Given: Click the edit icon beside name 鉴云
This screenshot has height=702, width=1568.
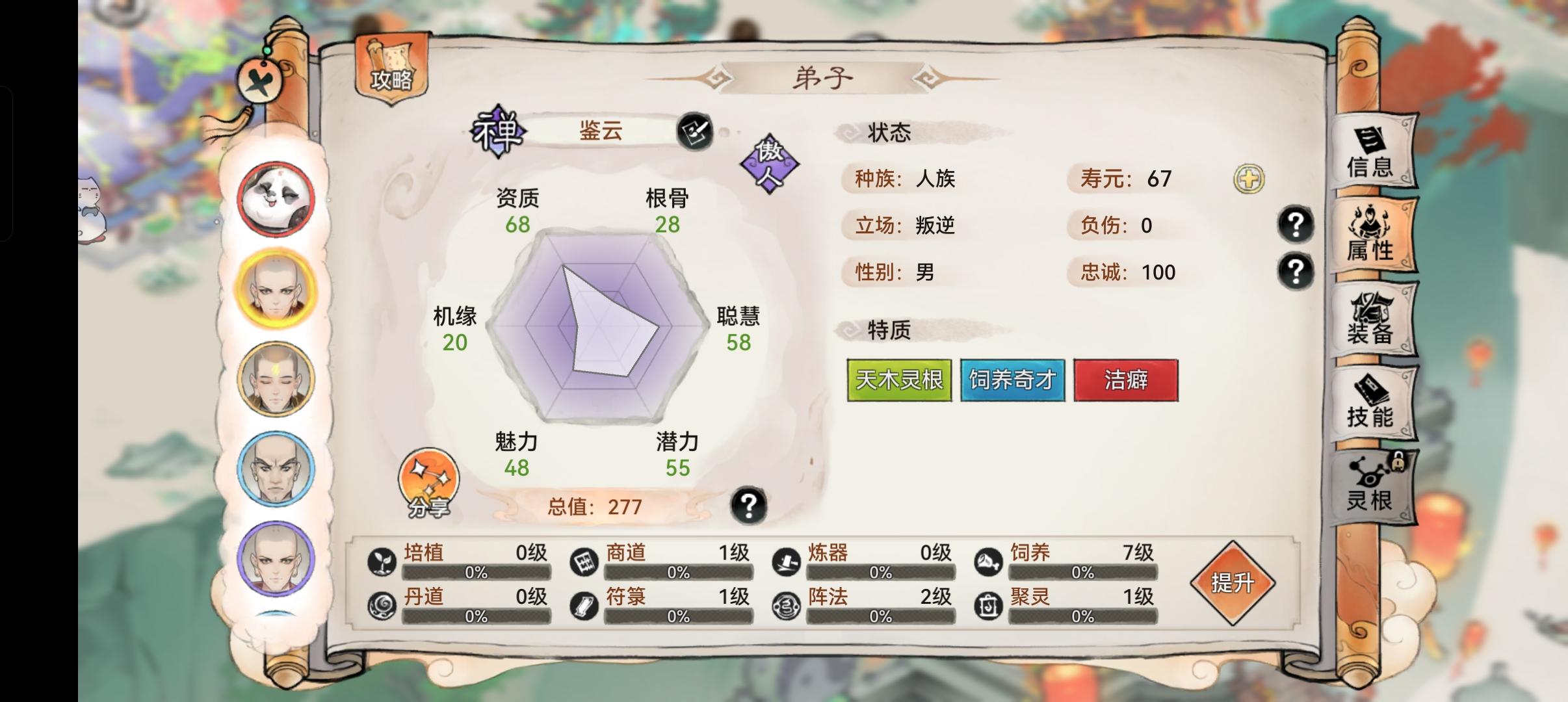Looking at the screenshot, I should [x=696, y=131].
